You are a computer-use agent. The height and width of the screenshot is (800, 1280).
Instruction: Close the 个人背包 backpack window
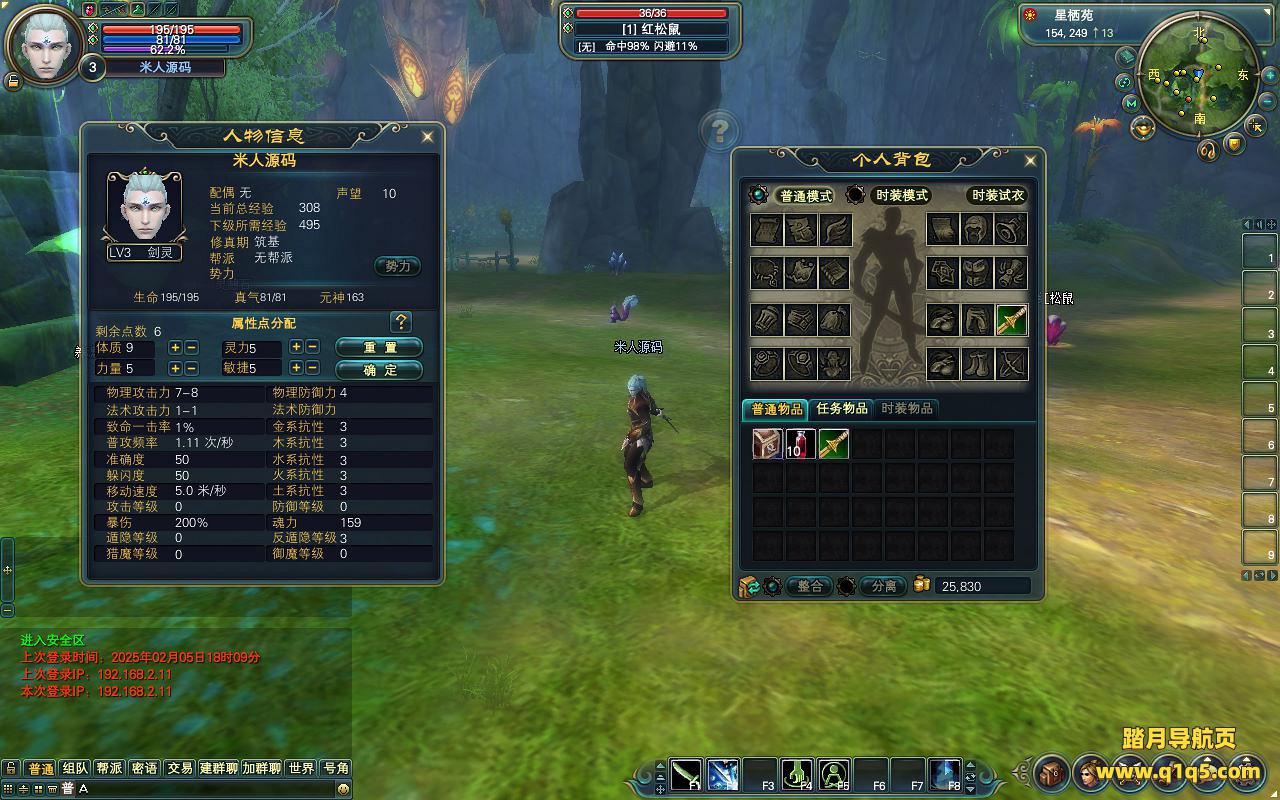pyautogui.click(x=1030, y=160)
